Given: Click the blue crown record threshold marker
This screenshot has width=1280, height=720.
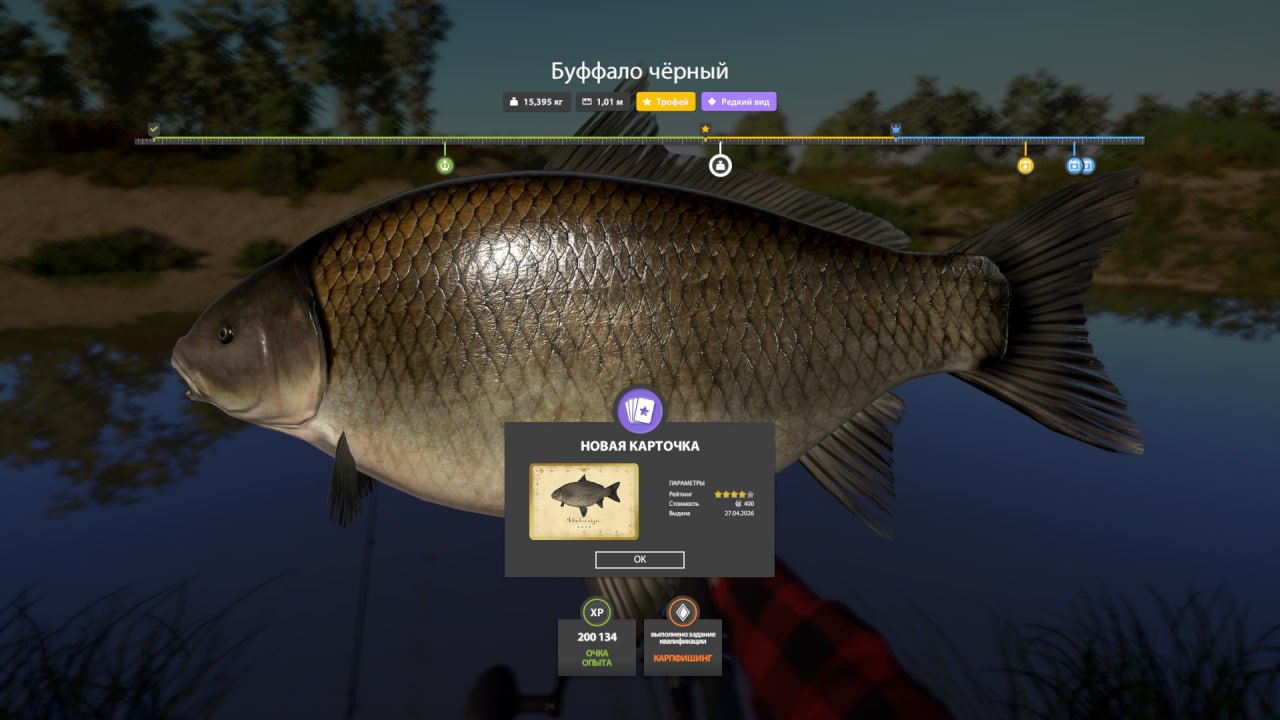Looking at the screenshot, I should [895, 129].
